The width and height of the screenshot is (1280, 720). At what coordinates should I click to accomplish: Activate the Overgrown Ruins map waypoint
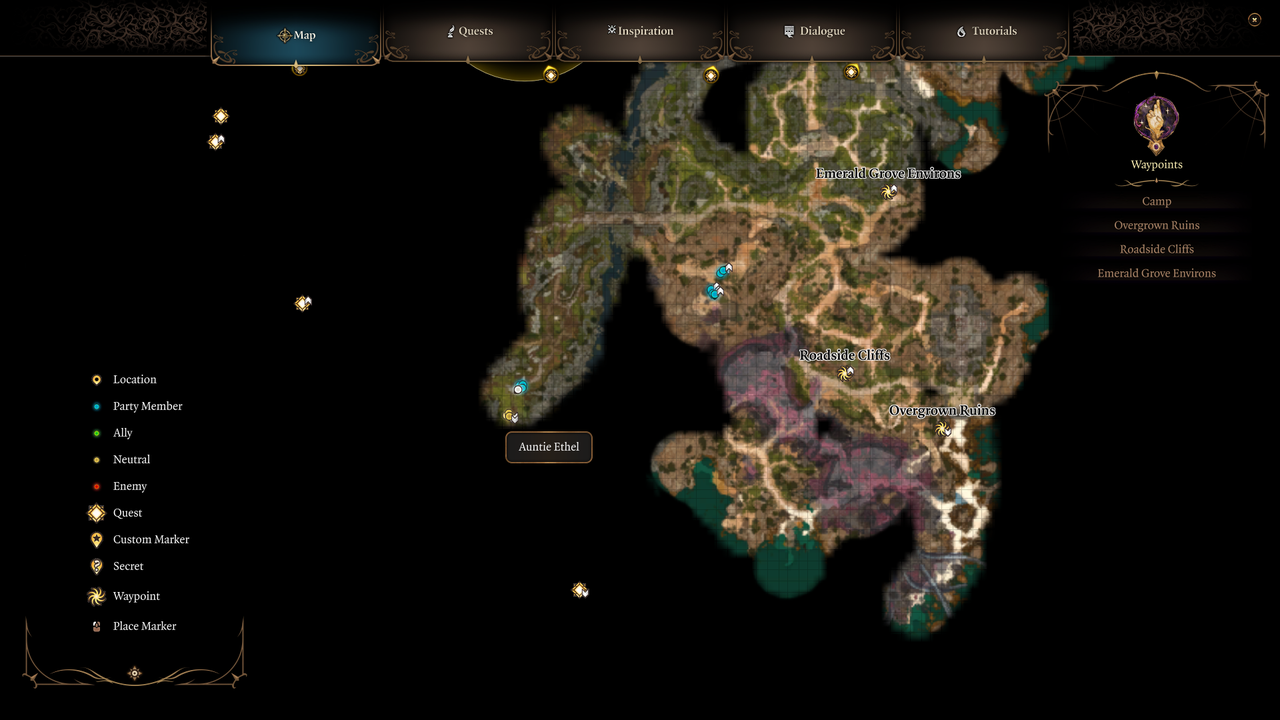click(942, 429)
